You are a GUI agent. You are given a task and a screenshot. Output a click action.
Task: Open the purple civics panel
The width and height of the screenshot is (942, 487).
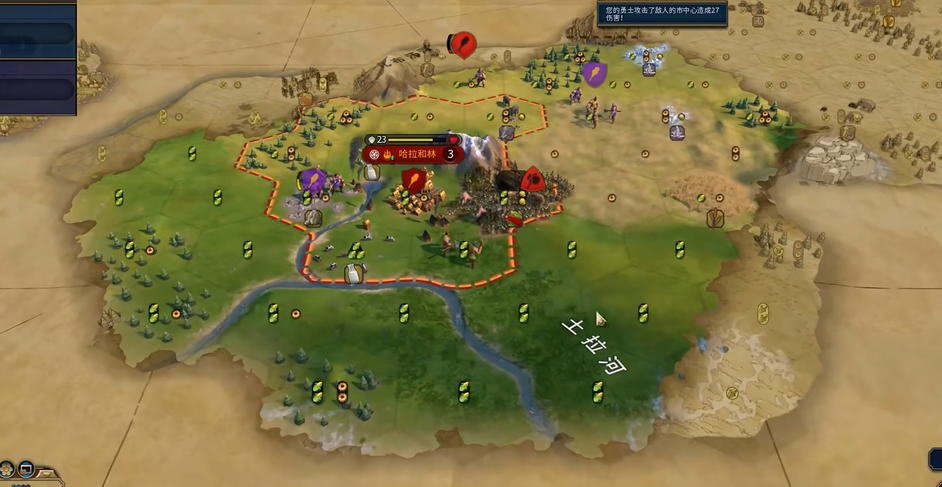tap(37, 86)
